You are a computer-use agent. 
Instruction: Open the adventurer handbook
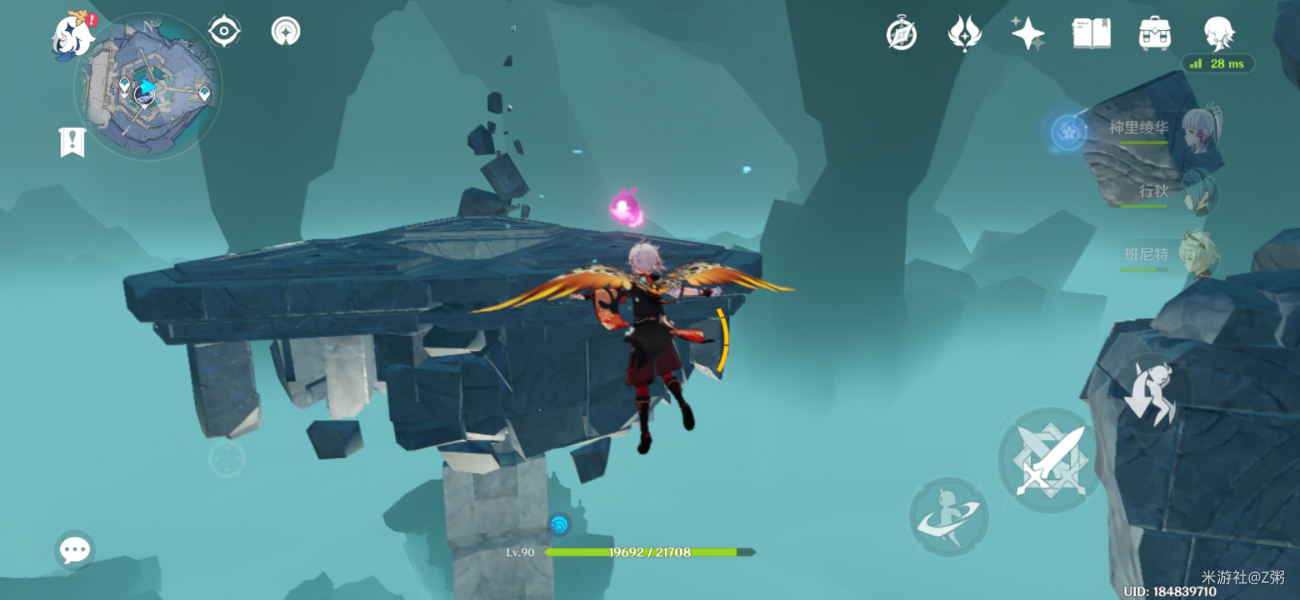pyautogui.click(x=1091, y=34)
